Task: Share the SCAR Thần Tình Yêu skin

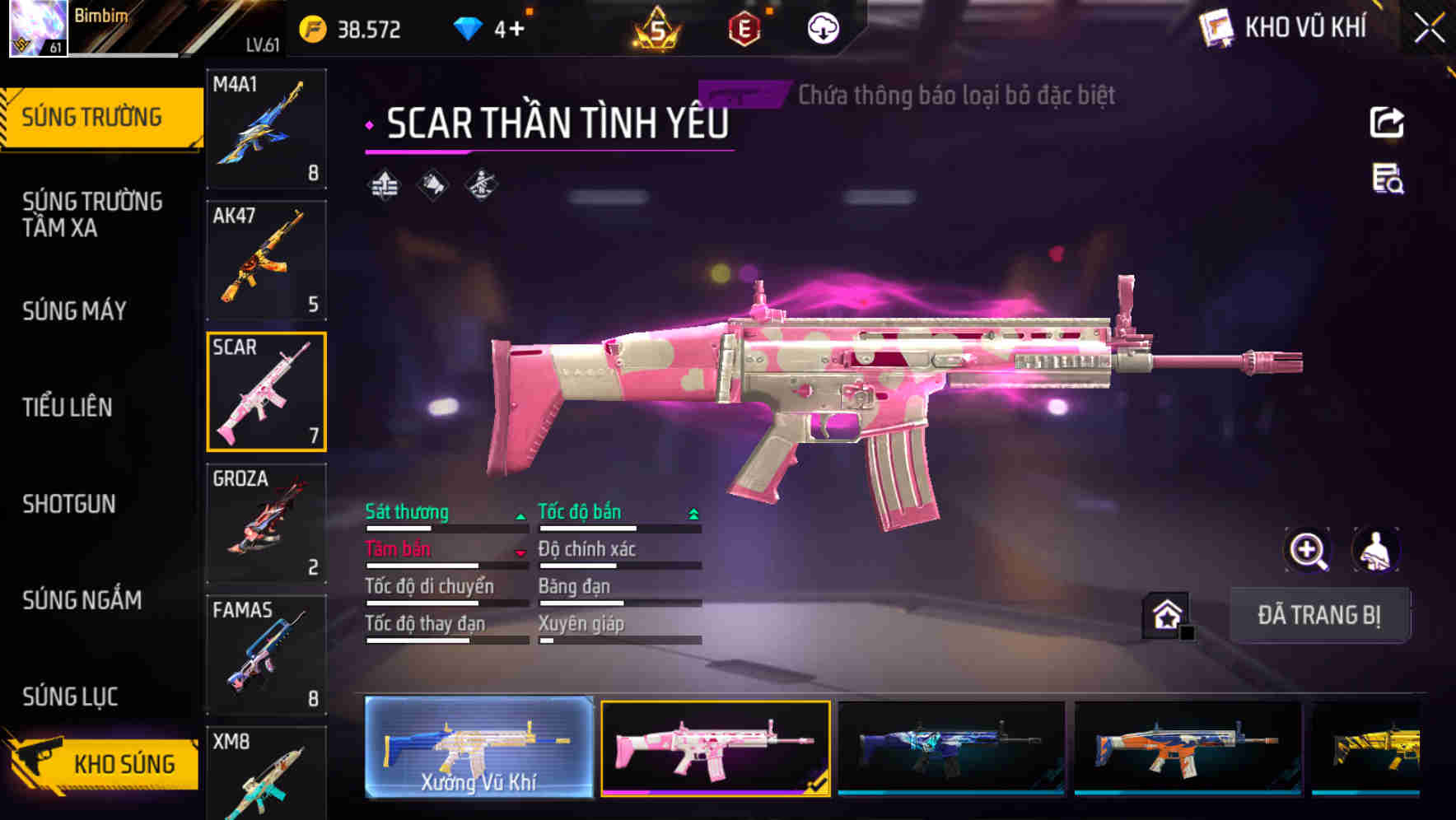Action: point(1388,122)
